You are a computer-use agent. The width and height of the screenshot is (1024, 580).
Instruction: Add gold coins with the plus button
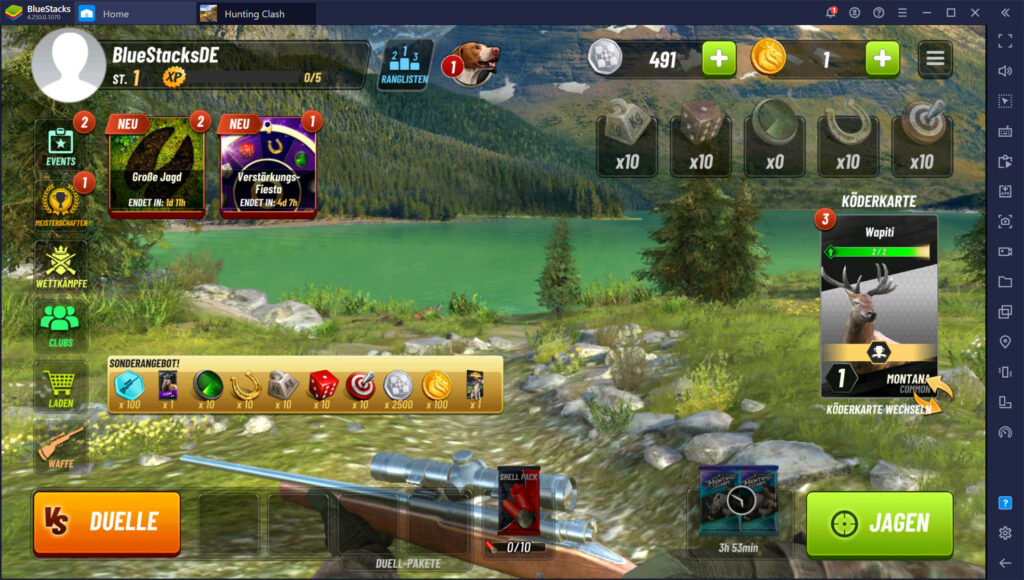tap(881, 59)
